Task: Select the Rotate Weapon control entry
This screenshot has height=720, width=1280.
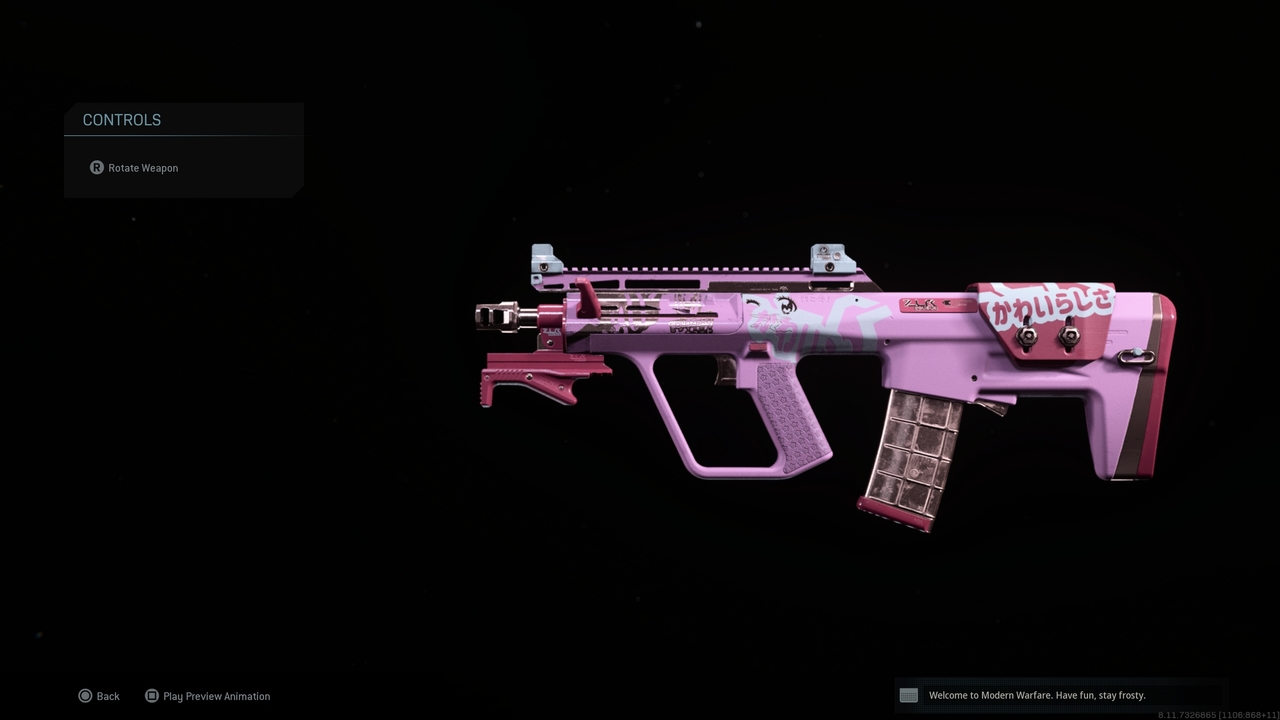Action: tap(143, 167)
